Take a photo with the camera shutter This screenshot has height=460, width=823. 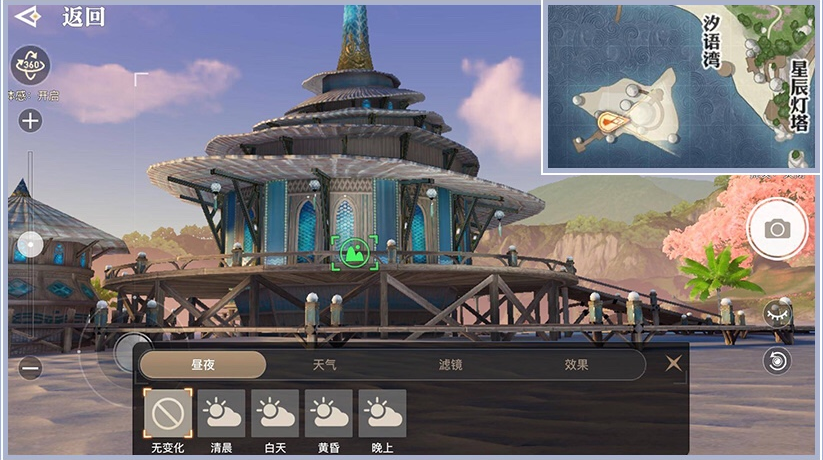[777, 229]
